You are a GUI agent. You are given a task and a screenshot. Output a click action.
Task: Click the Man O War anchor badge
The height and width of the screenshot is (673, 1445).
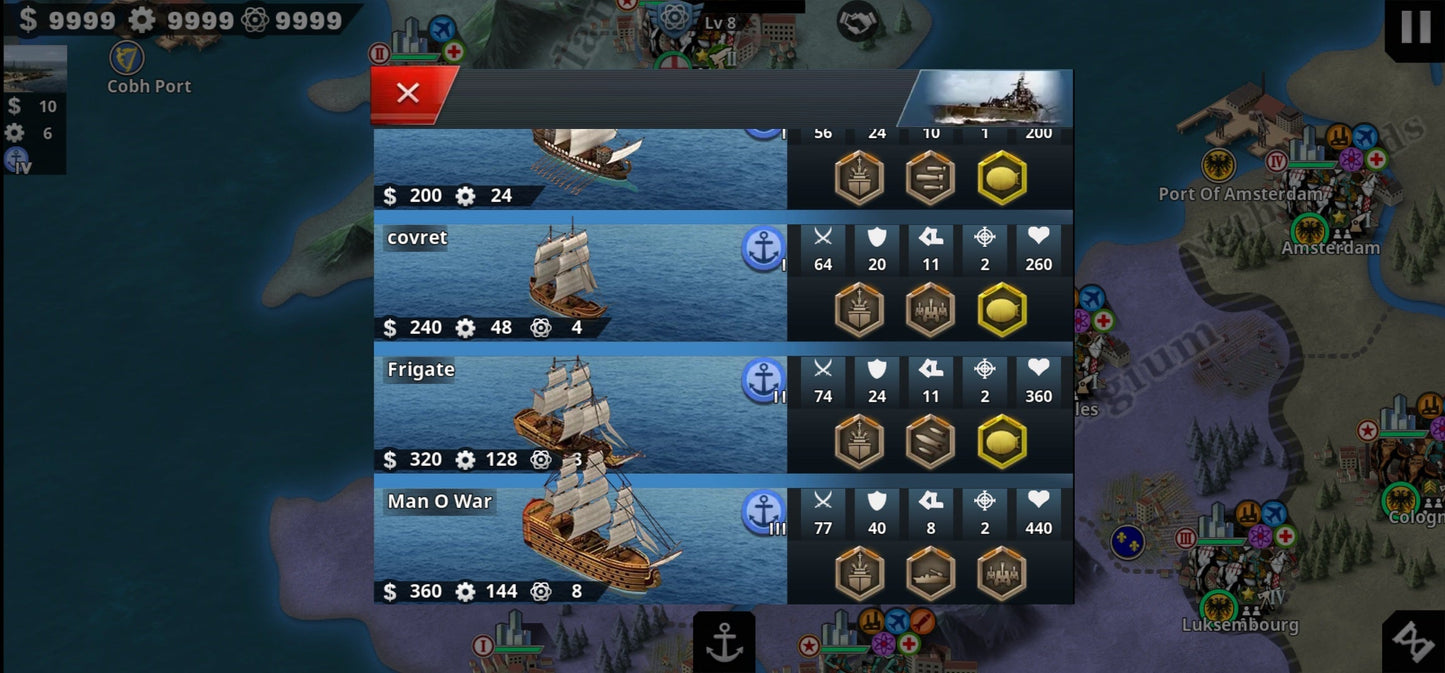(x=763, y=511)
